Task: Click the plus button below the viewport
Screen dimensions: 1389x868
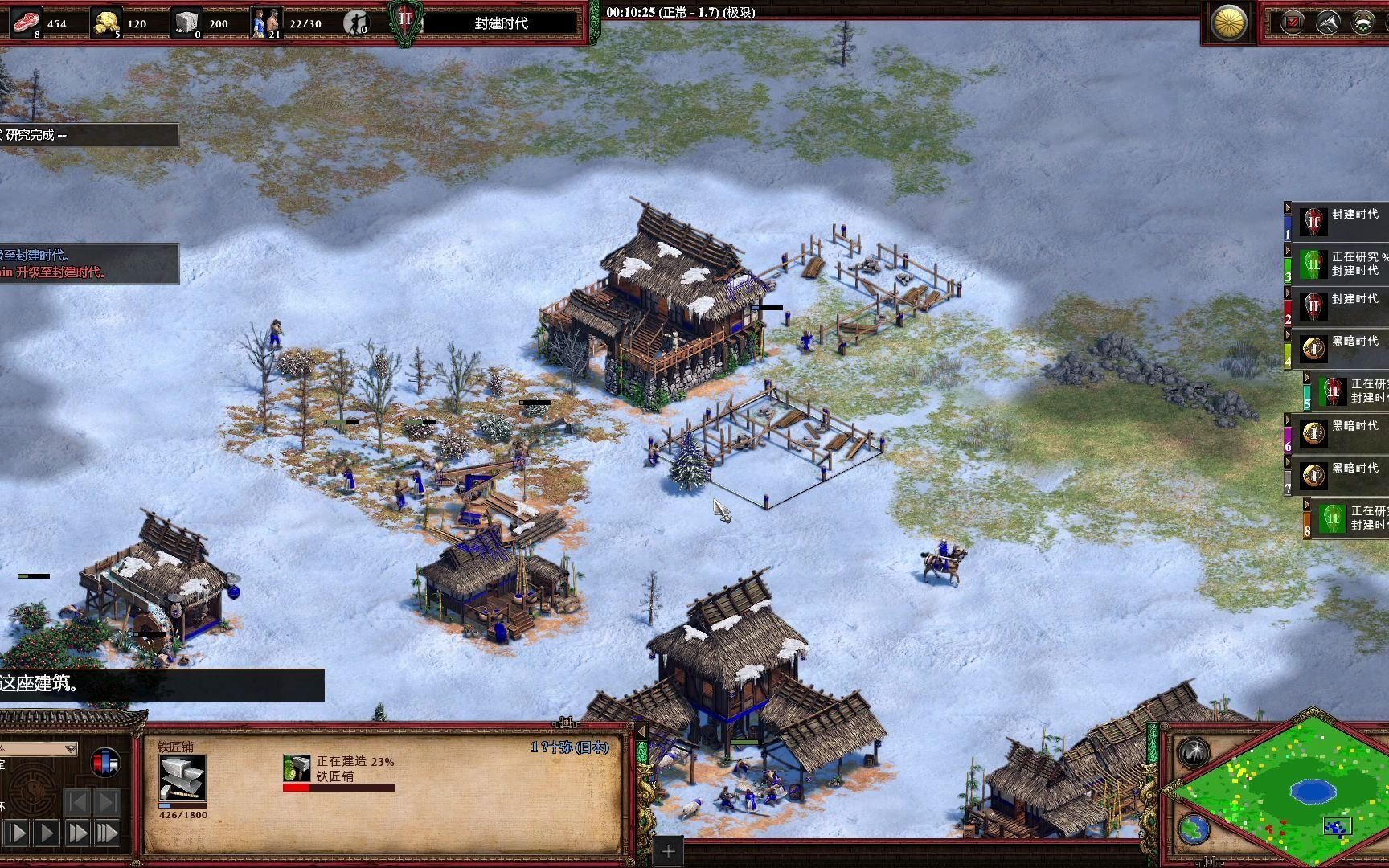Action: click(668, 850)
